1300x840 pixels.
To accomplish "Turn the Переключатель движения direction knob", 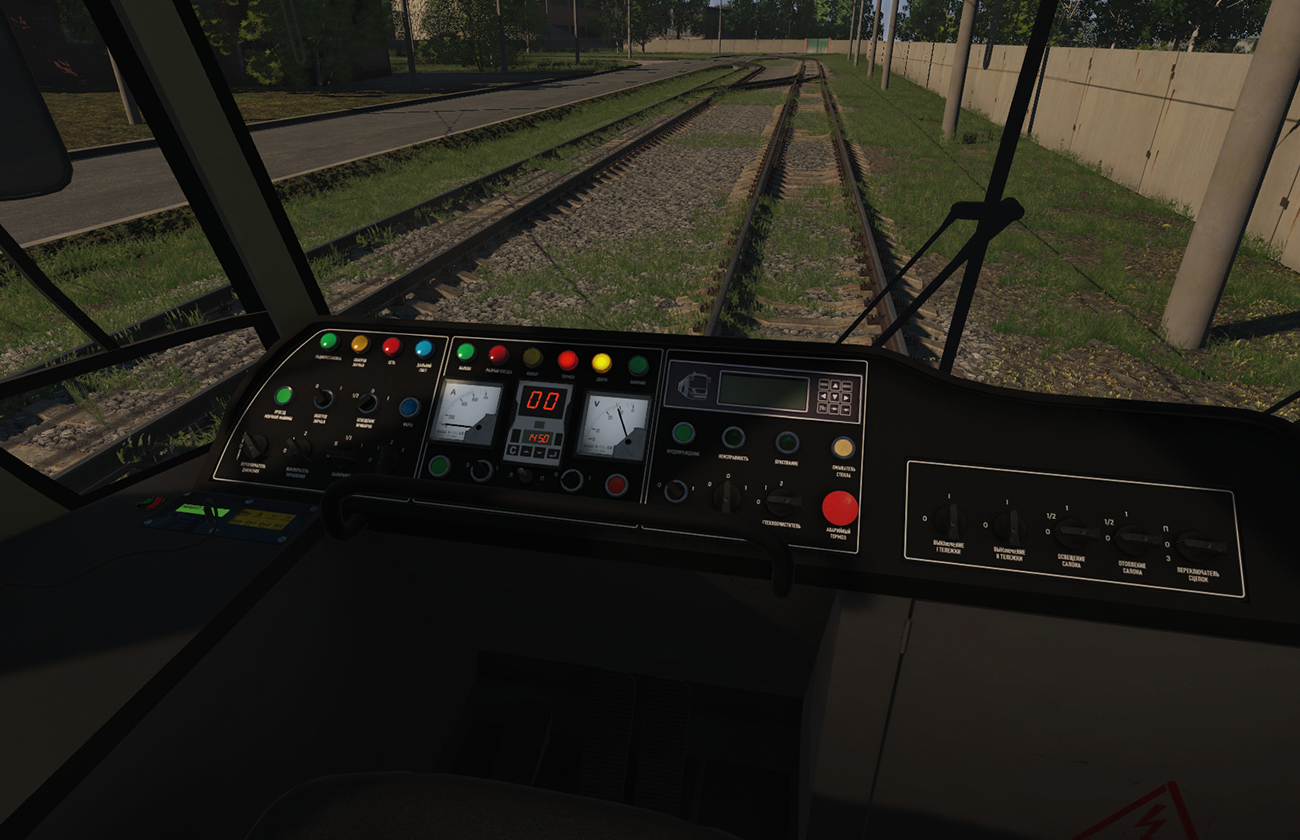I will pyautogui.click(x=255, y=443).
